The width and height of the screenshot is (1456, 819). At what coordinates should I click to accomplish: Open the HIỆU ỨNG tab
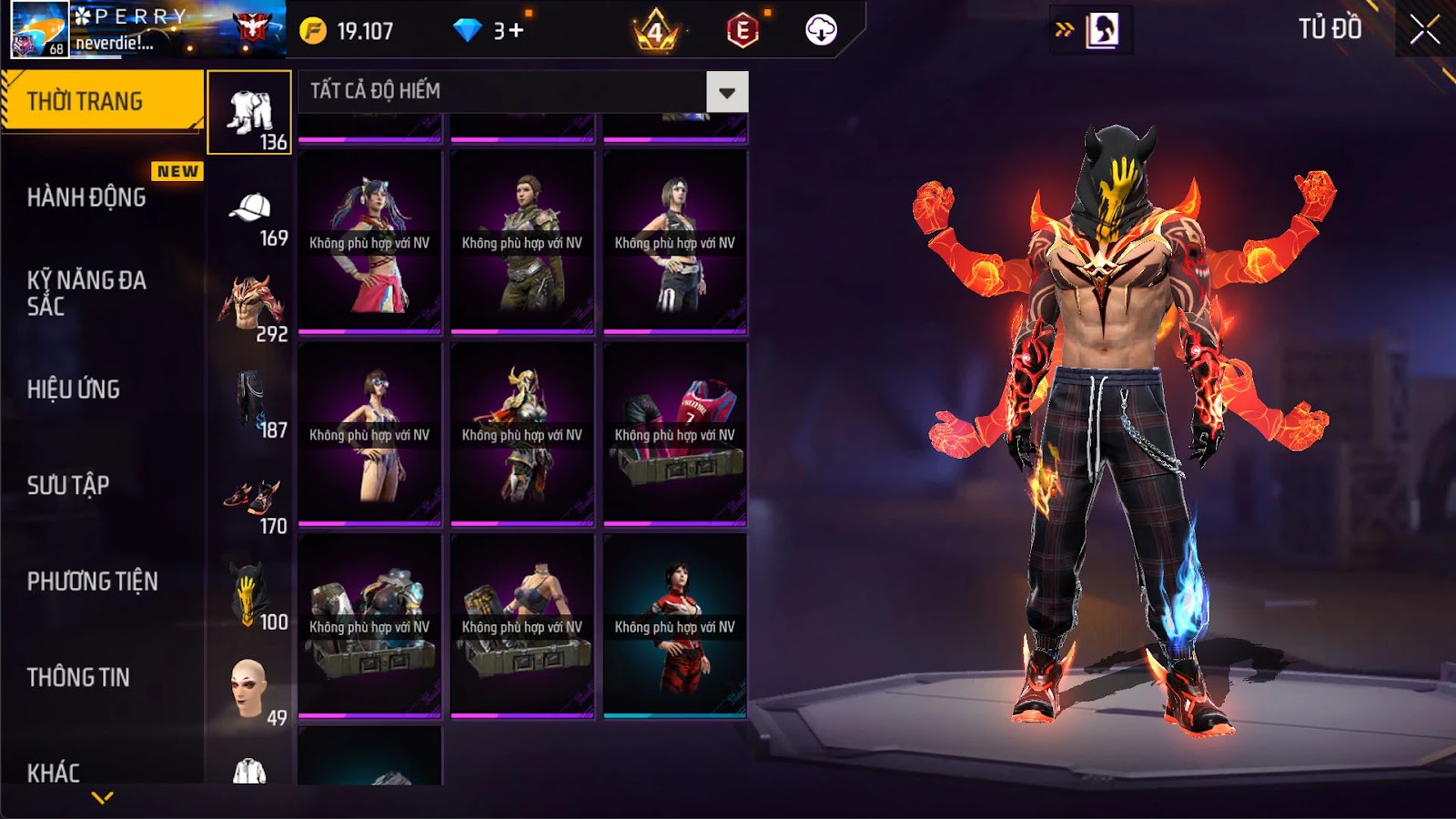[74, 389]
